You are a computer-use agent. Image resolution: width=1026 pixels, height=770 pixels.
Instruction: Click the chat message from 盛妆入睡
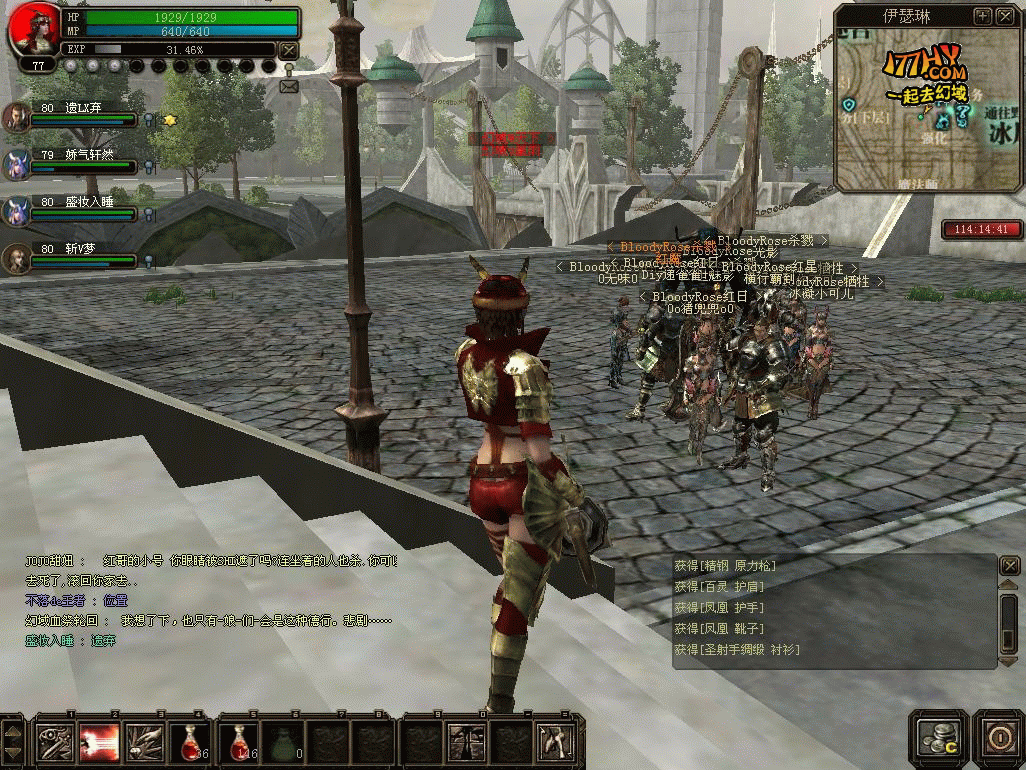(x=70, y=641)
